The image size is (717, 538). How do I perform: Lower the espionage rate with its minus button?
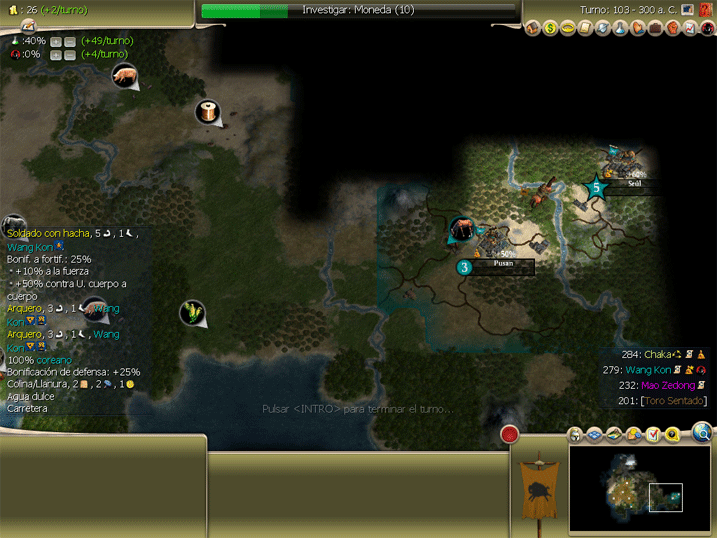click(x=69, y=54)
